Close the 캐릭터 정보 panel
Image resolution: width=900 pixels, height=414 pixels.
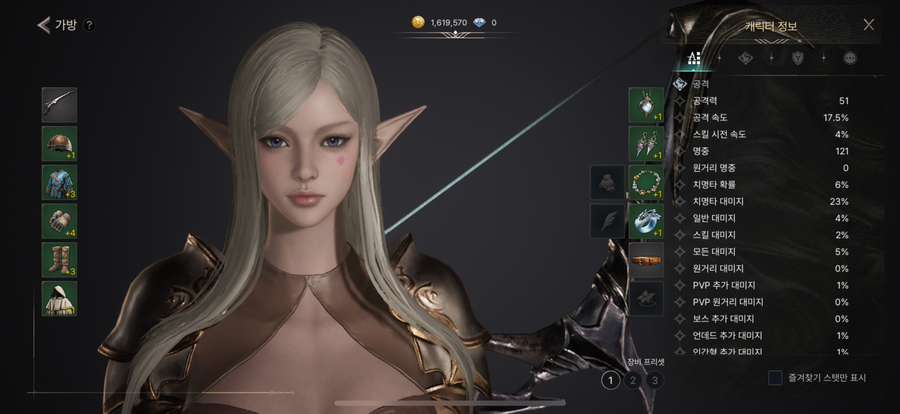tap(868, 24)
